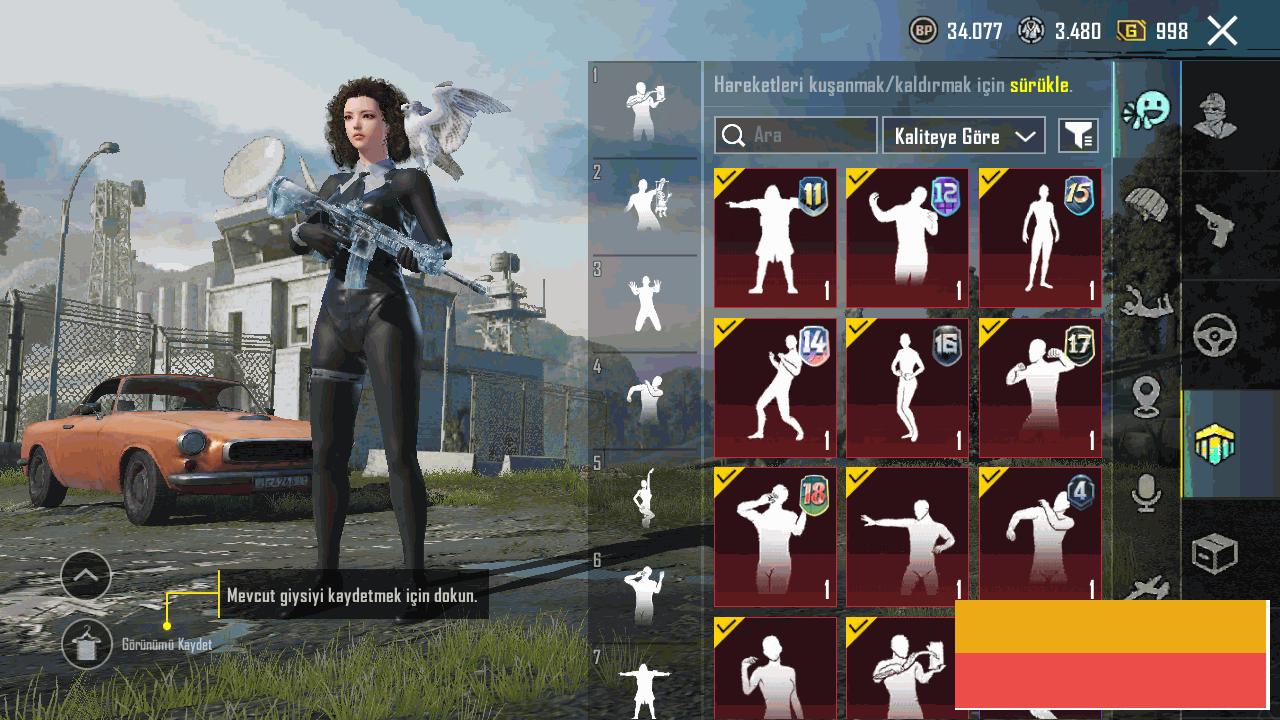This screenshot has height=720, width=1280.
Task: Choose the emote tile with badge 17
Action: coord(1040,388)
